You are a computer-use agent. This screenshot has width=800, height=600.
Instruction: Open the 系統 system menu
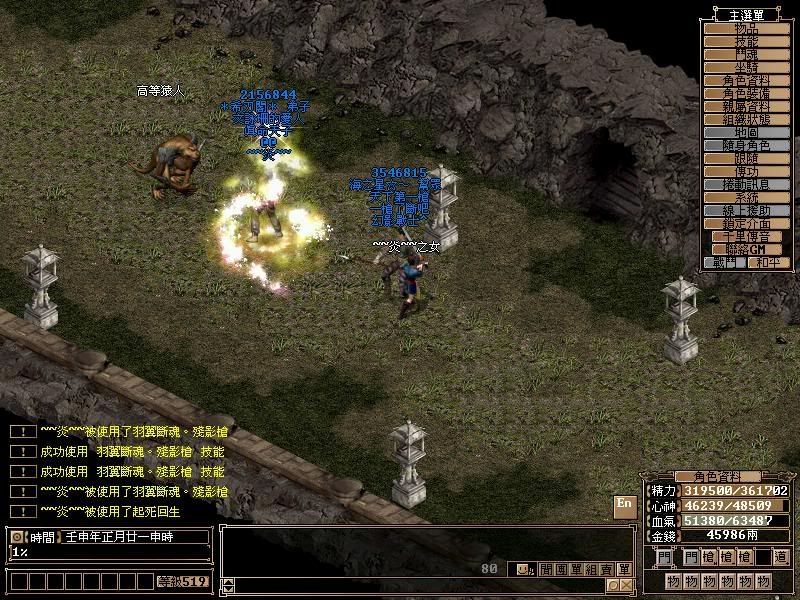(x=747, y=197)
